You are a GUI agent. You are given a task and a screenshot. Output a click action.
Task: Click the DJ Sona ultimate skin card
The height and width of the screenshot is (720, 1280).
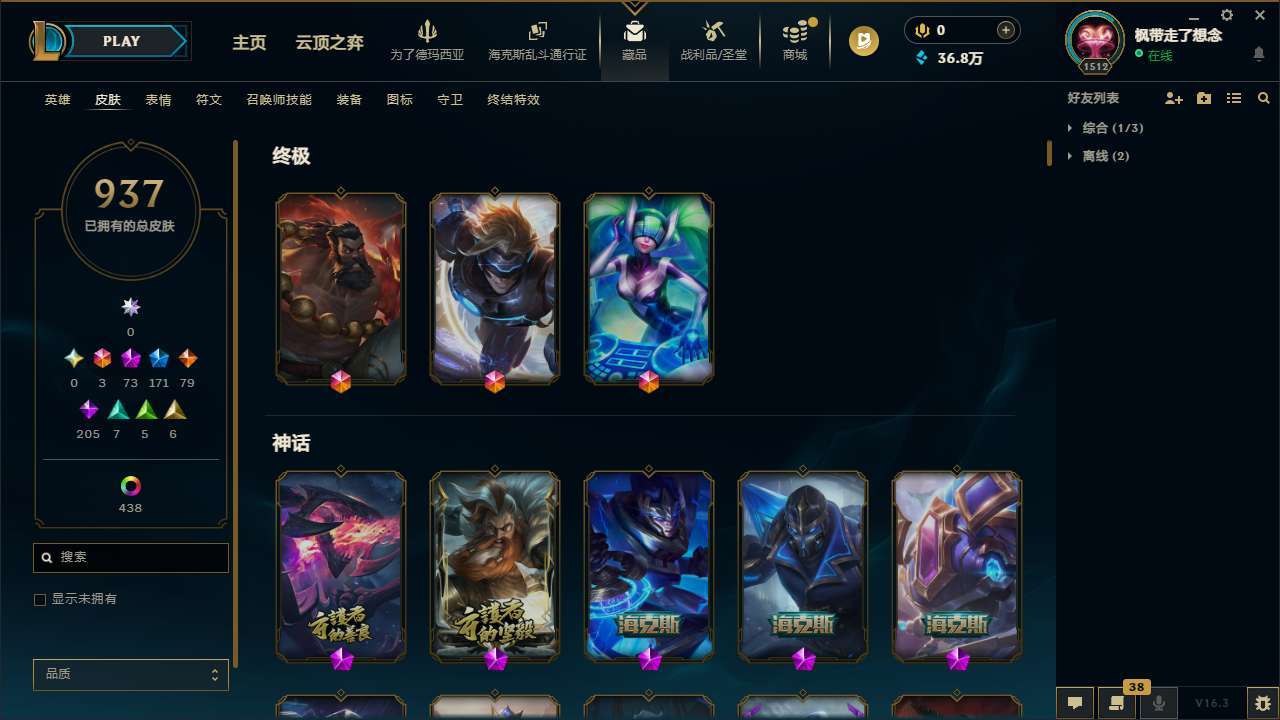click(x=648, y=288)
